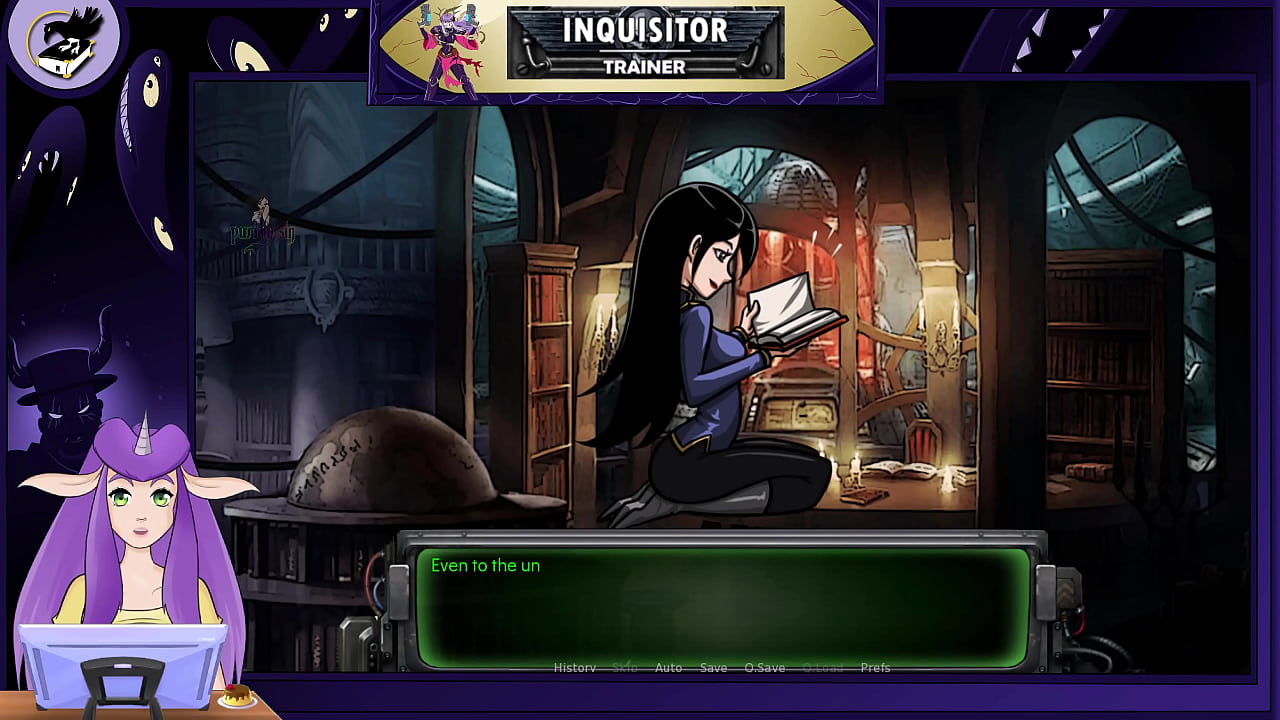The width and height of the screenshot is (1280, 720).
Task: Toggle Skip mode for dialogue
Action: tap(623, 667)
